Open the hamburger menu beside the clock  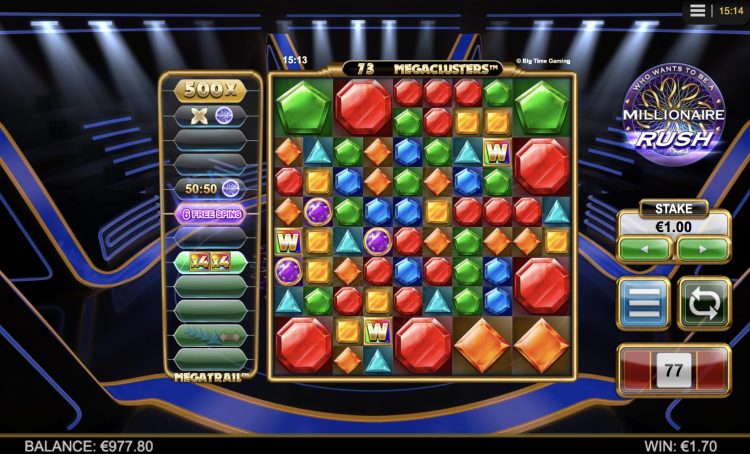pos(698,10)
